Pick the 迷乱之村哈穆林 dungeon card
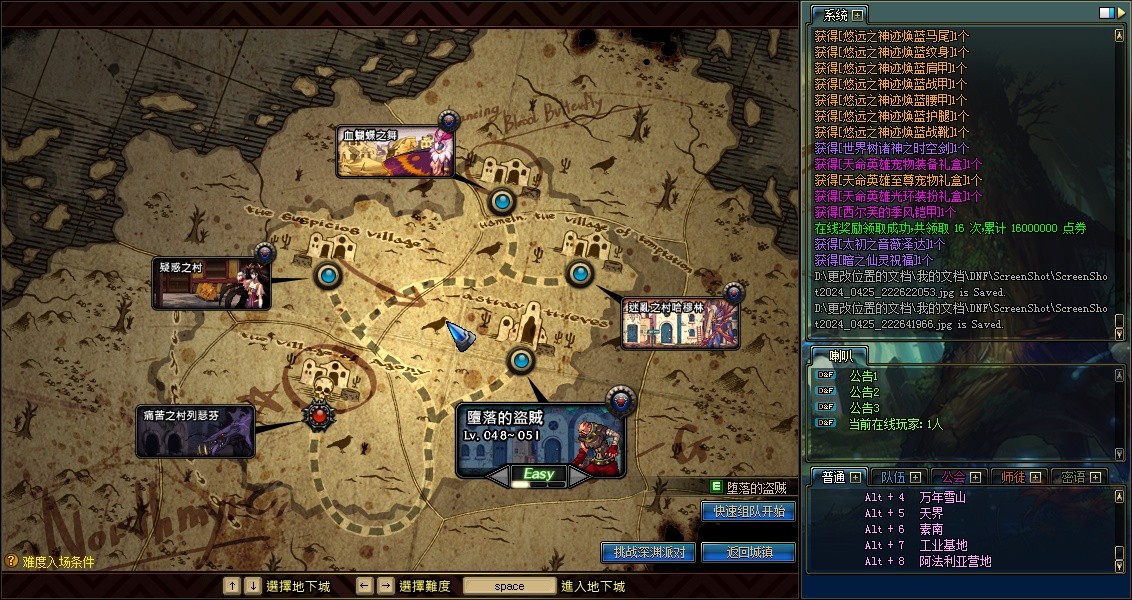 point(680,322)
